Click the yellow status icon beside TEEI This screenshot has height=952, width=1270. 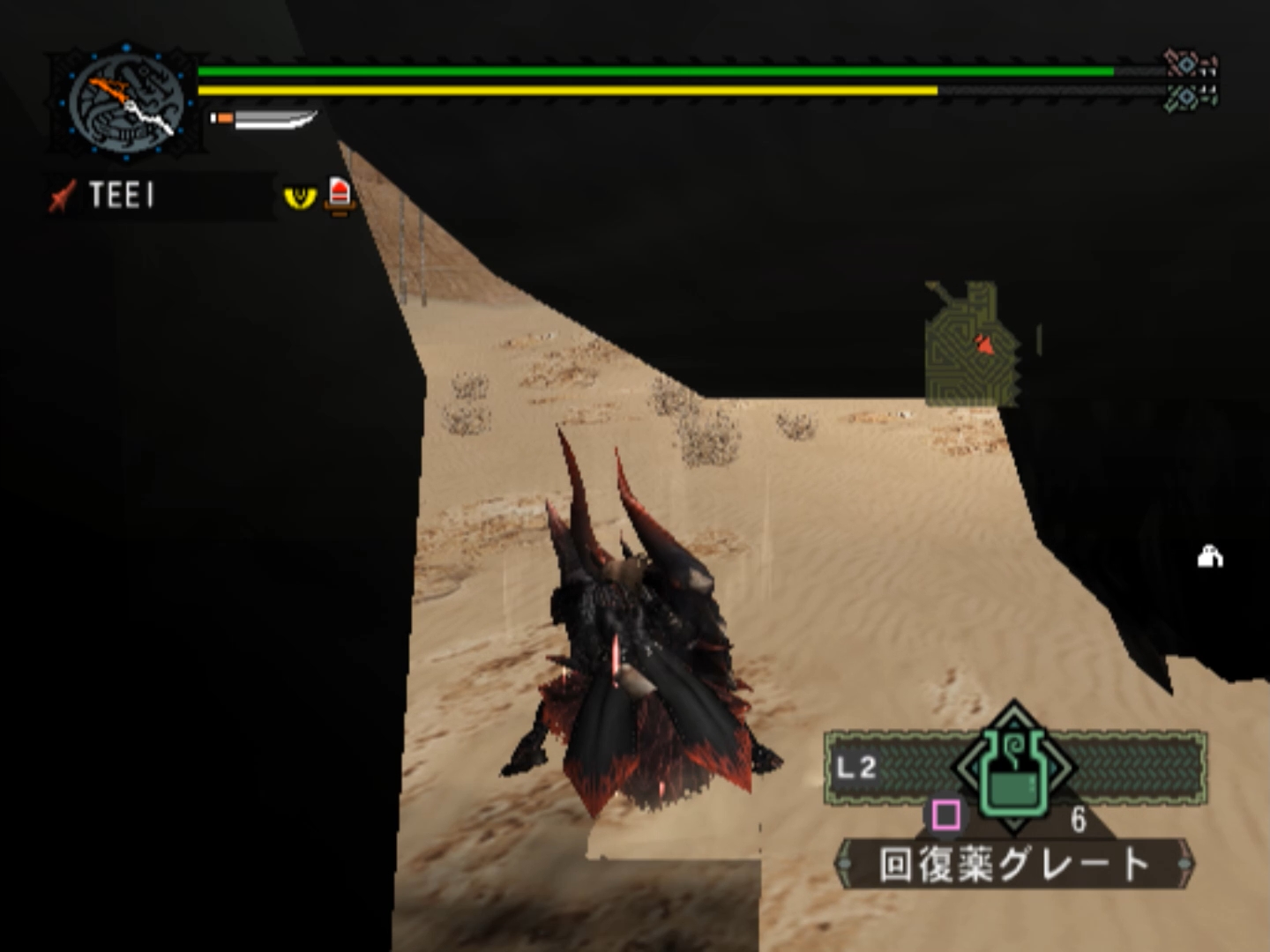(300, 196)
